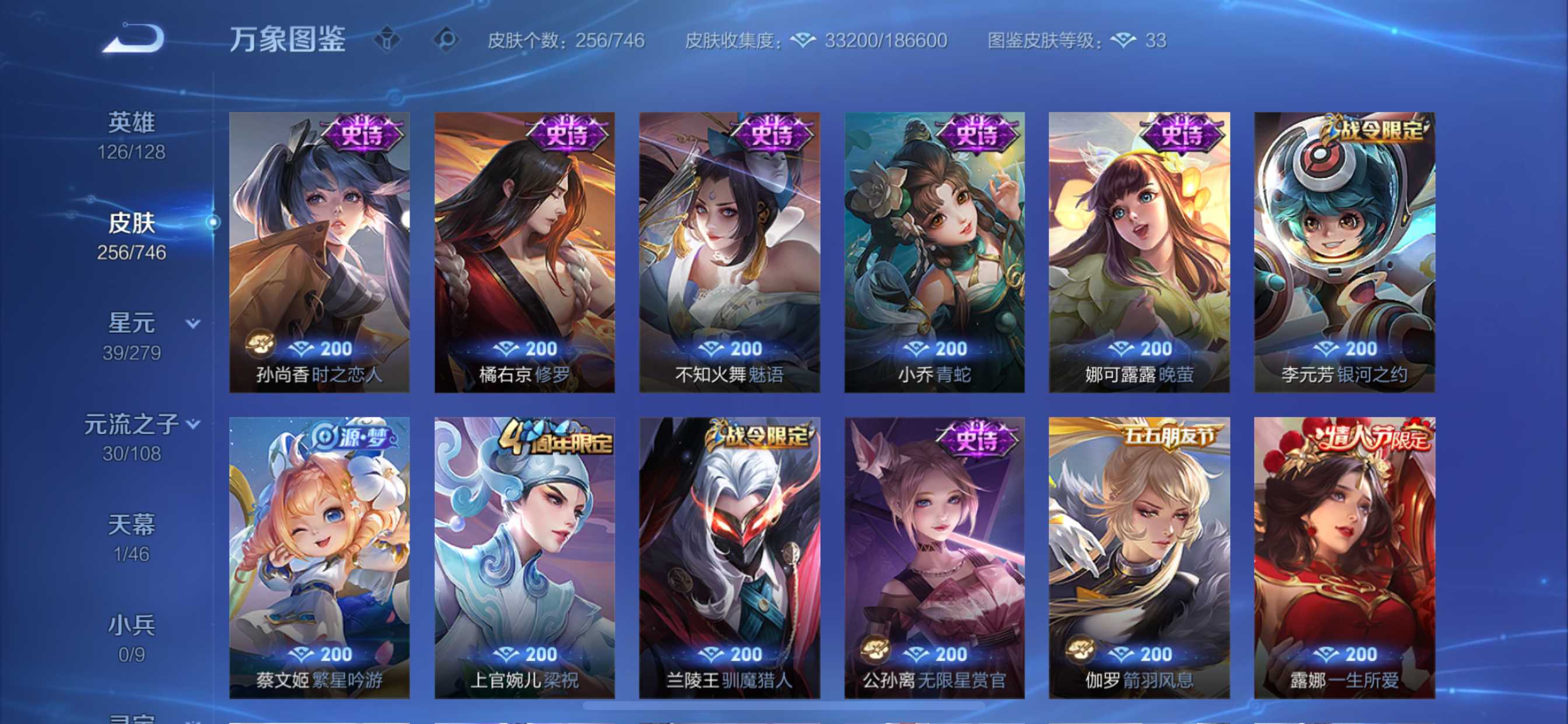Select the 小兵 category
The width and height of the screenshot is (1568, 724).
pos(132,624)
